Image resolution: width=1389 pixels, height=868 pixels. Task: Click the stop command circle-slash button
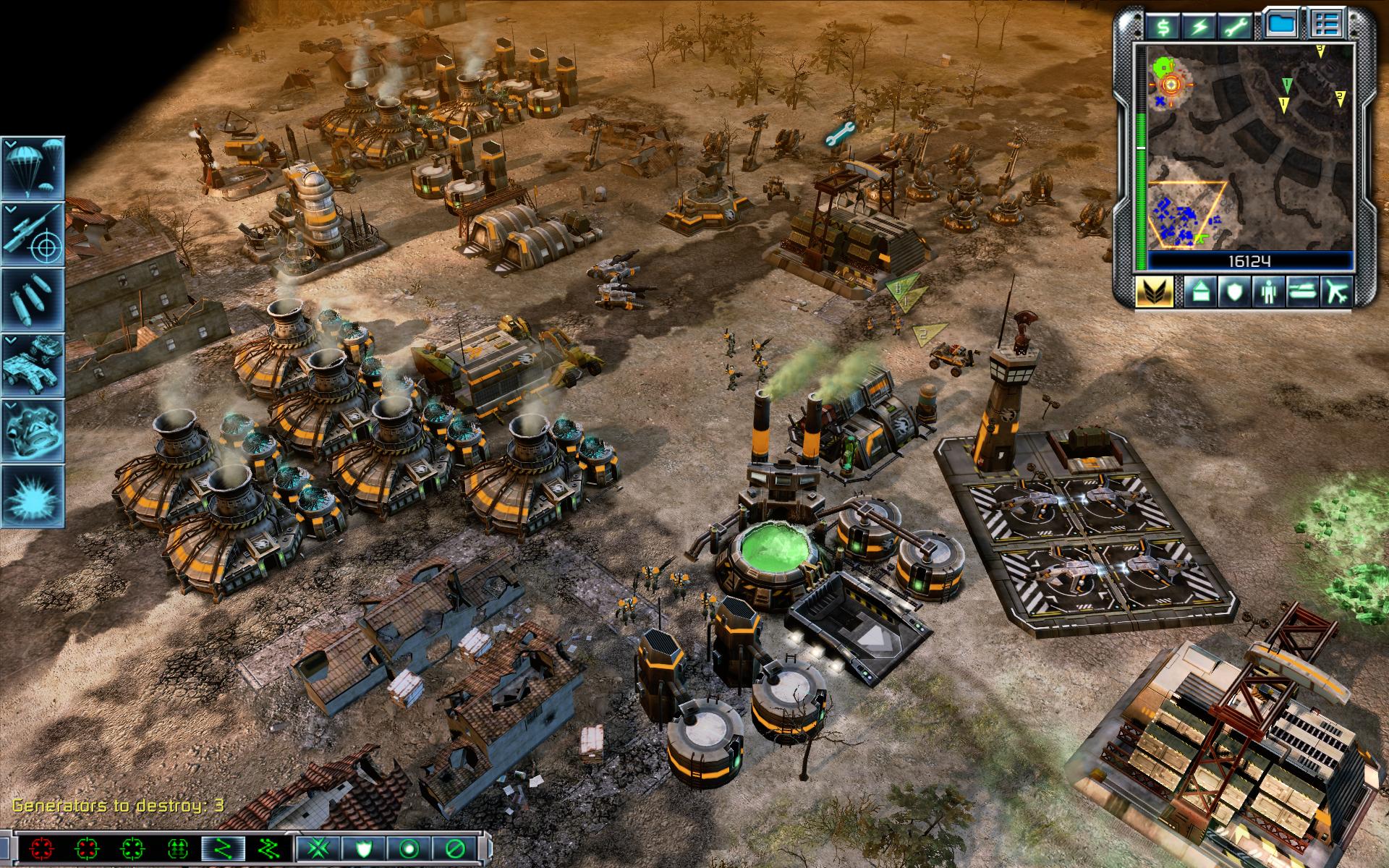coord(456,848)
